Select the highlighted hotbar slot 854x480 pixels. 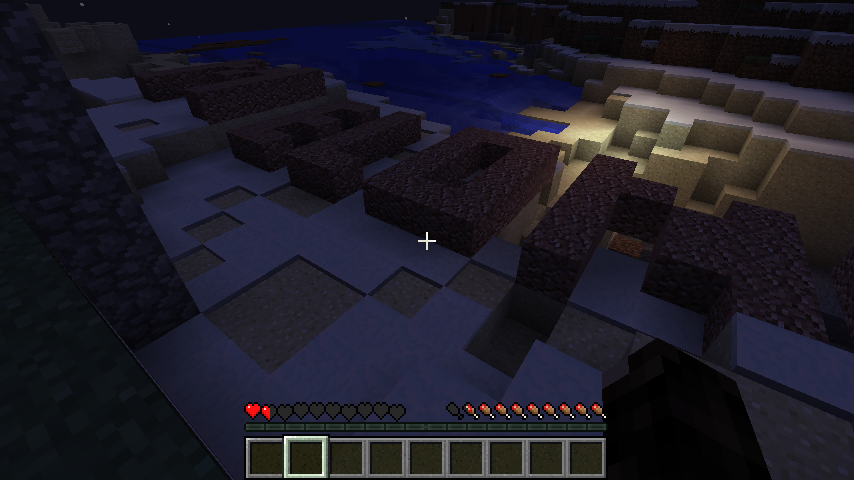(306, 457)
